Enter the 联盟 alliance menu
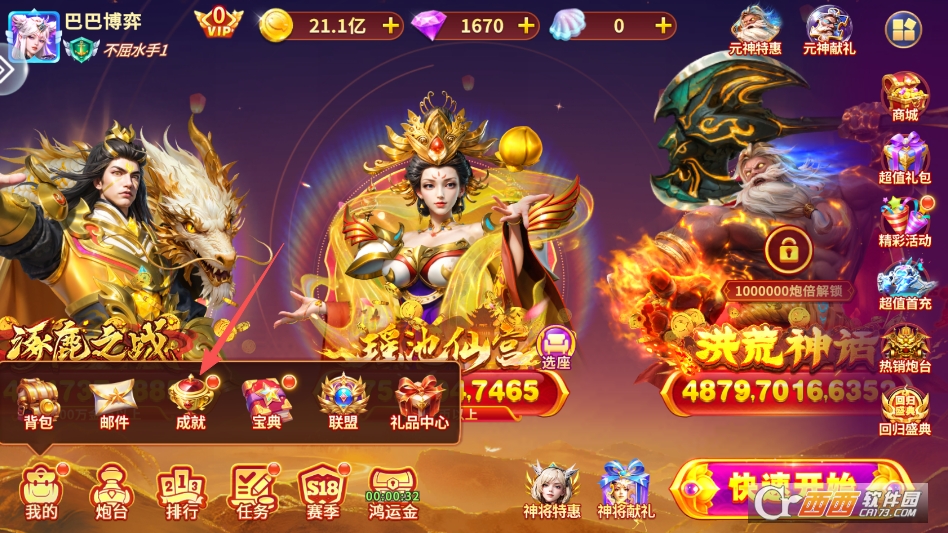Viewport: 948px width, 533px height. click(x=343, y=402)
